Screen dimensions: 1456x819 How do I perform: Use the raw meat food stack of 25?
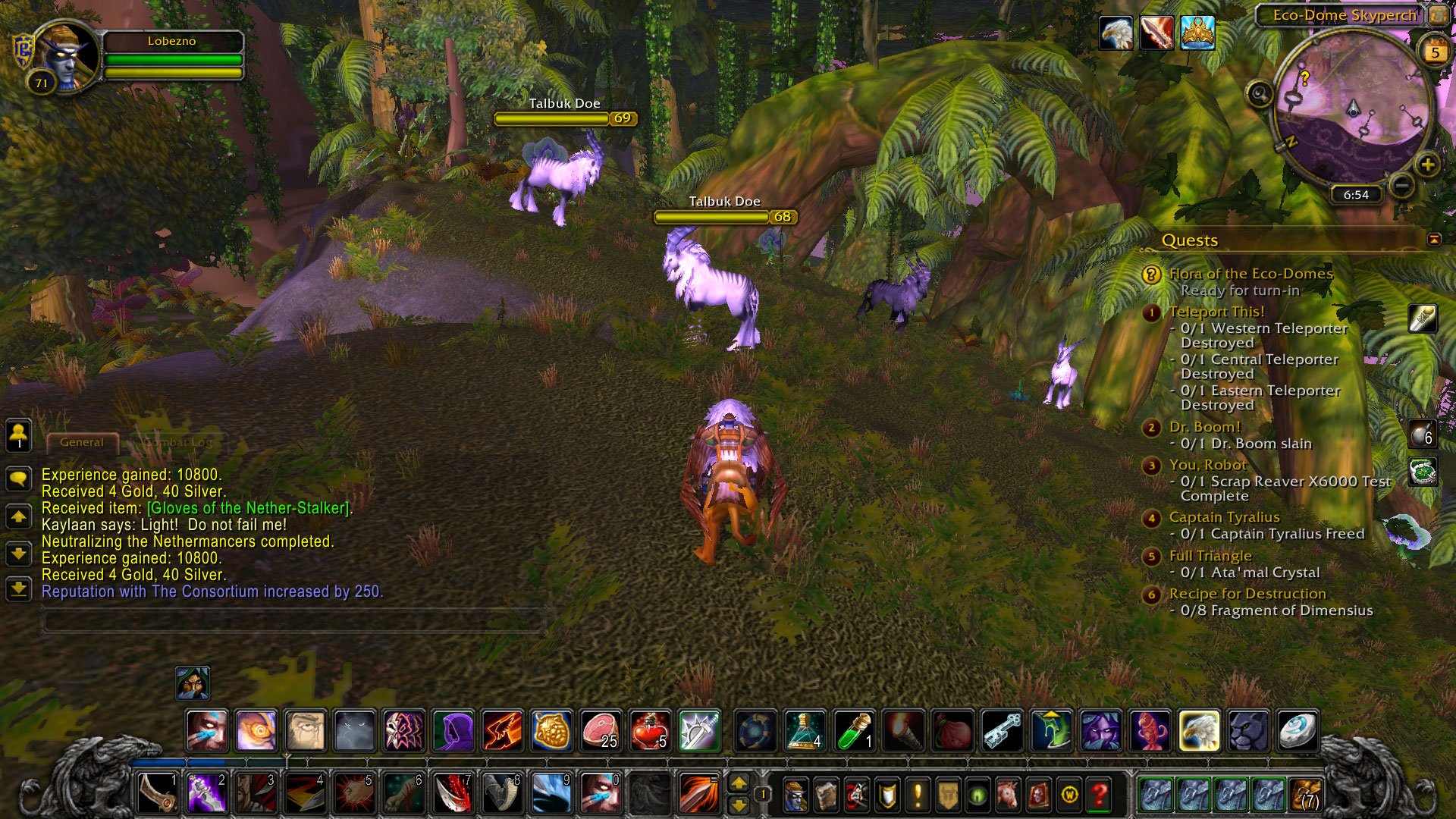[x=600, y=731]
